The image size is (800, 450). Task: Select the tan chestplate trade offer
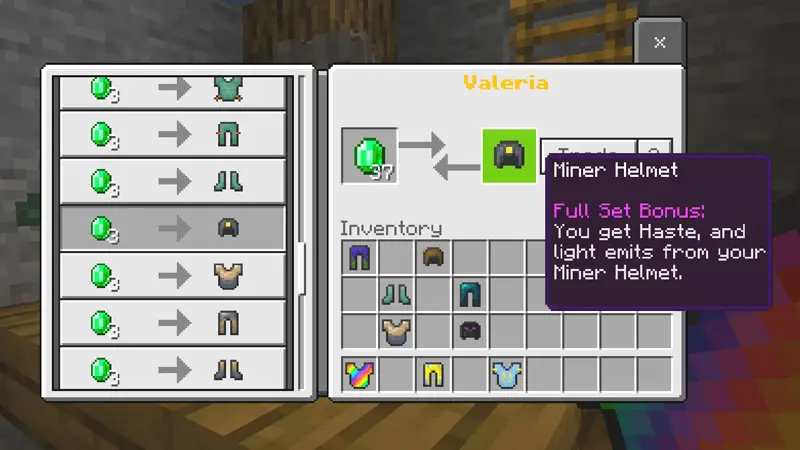[173, 275]
